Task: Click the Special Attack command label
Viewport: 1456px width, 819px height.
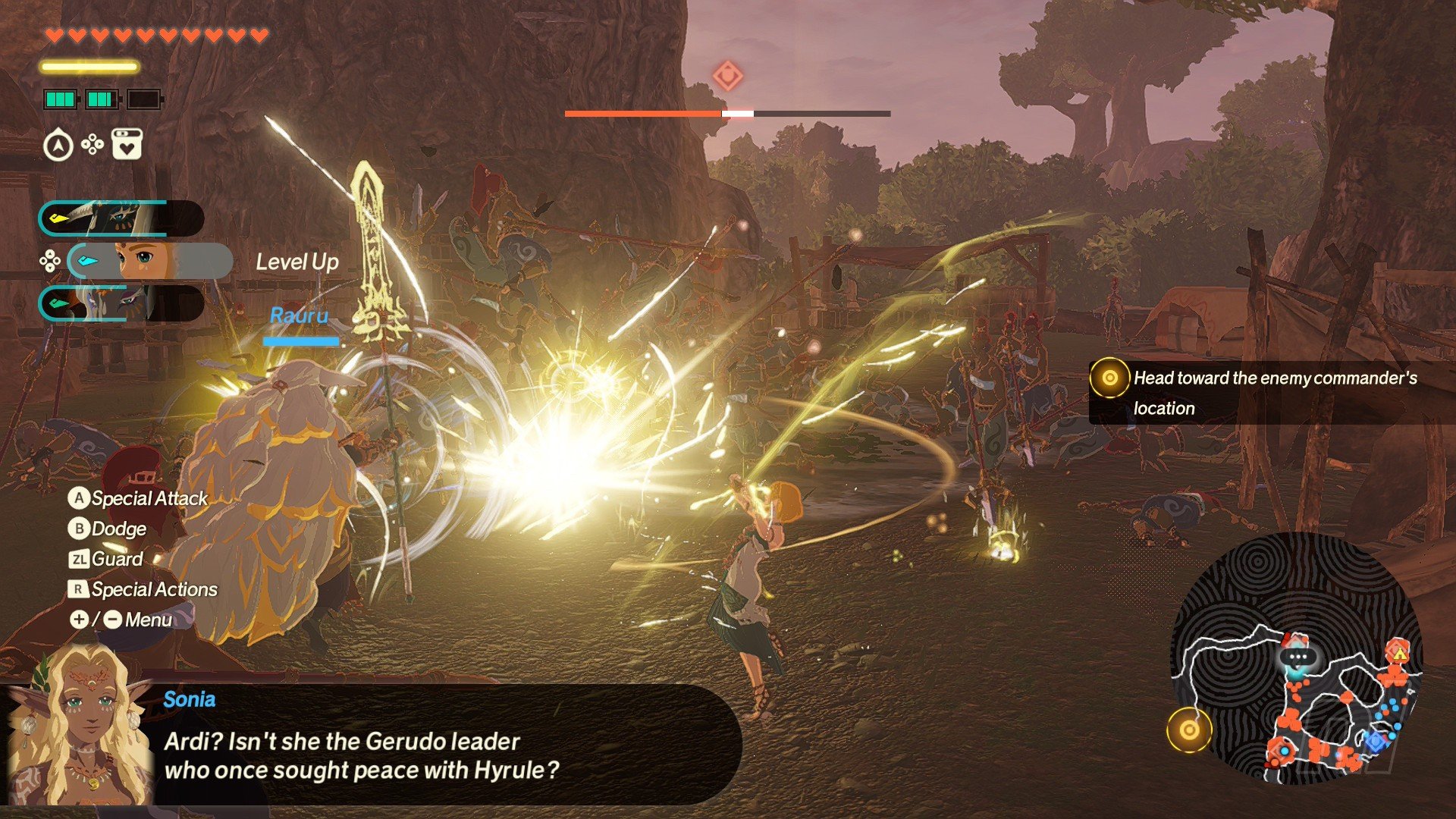Action: click(139, 498)
